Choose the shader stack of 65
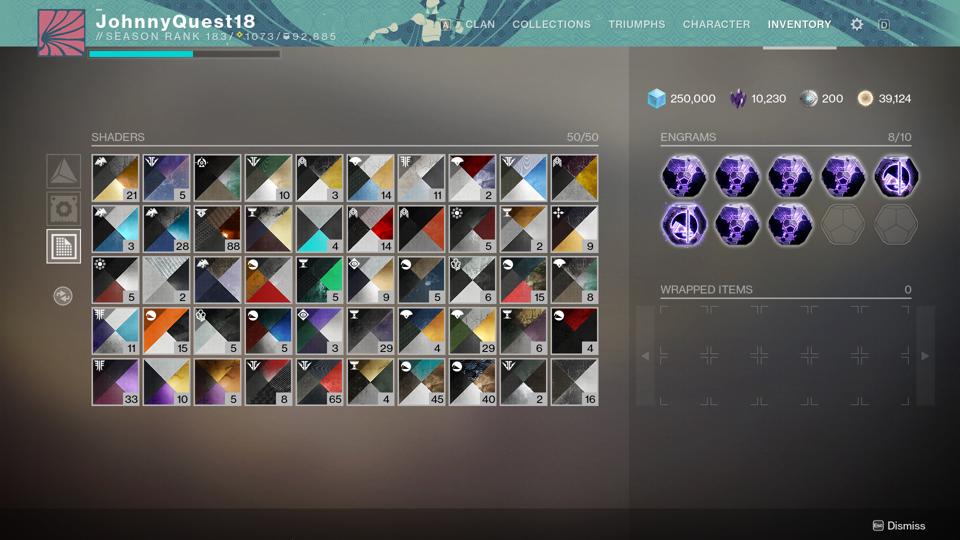 tap(320, 382)
